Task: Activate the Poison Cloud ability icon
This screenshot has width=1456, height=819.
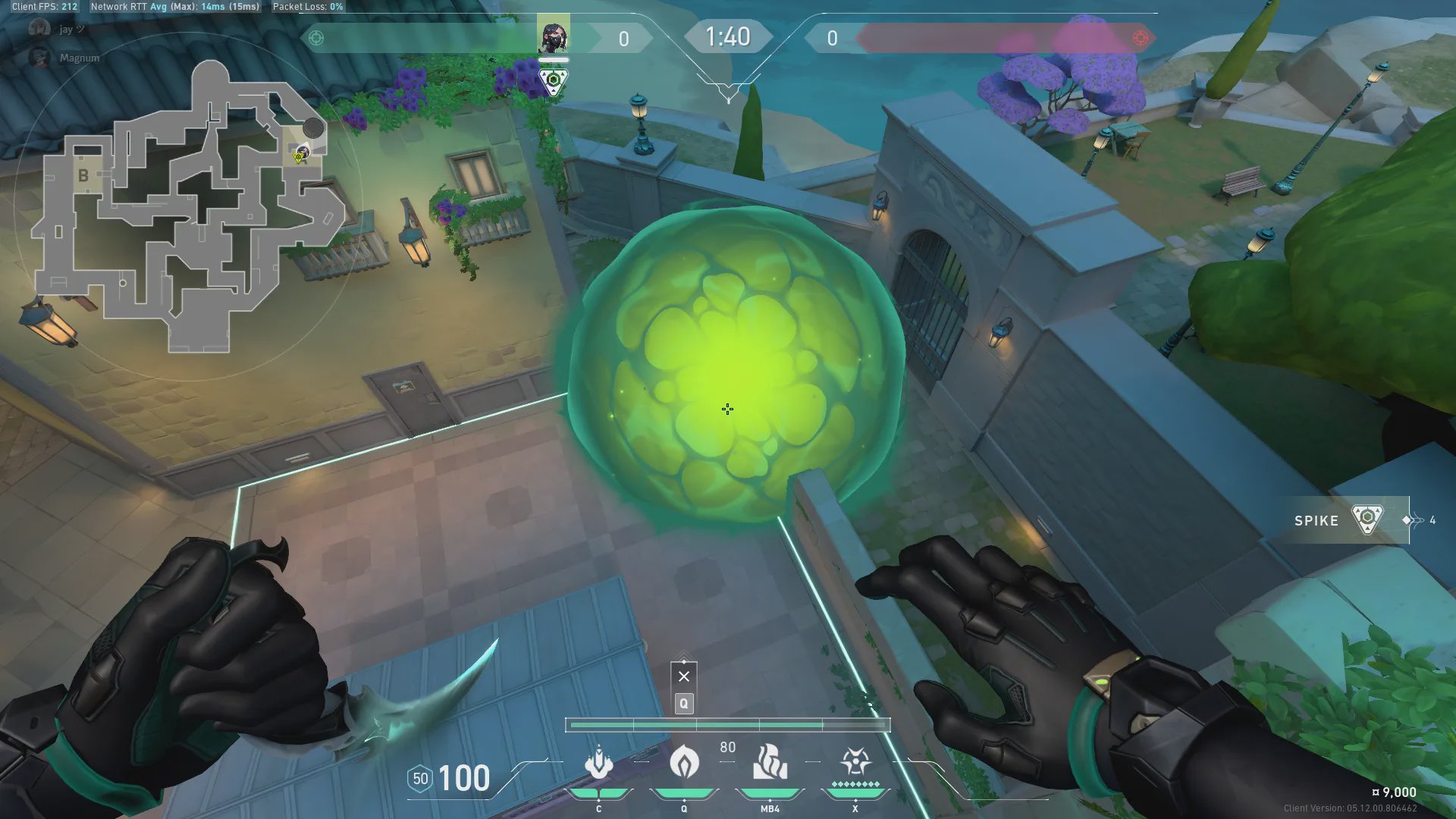Action: tap(683, 761)
